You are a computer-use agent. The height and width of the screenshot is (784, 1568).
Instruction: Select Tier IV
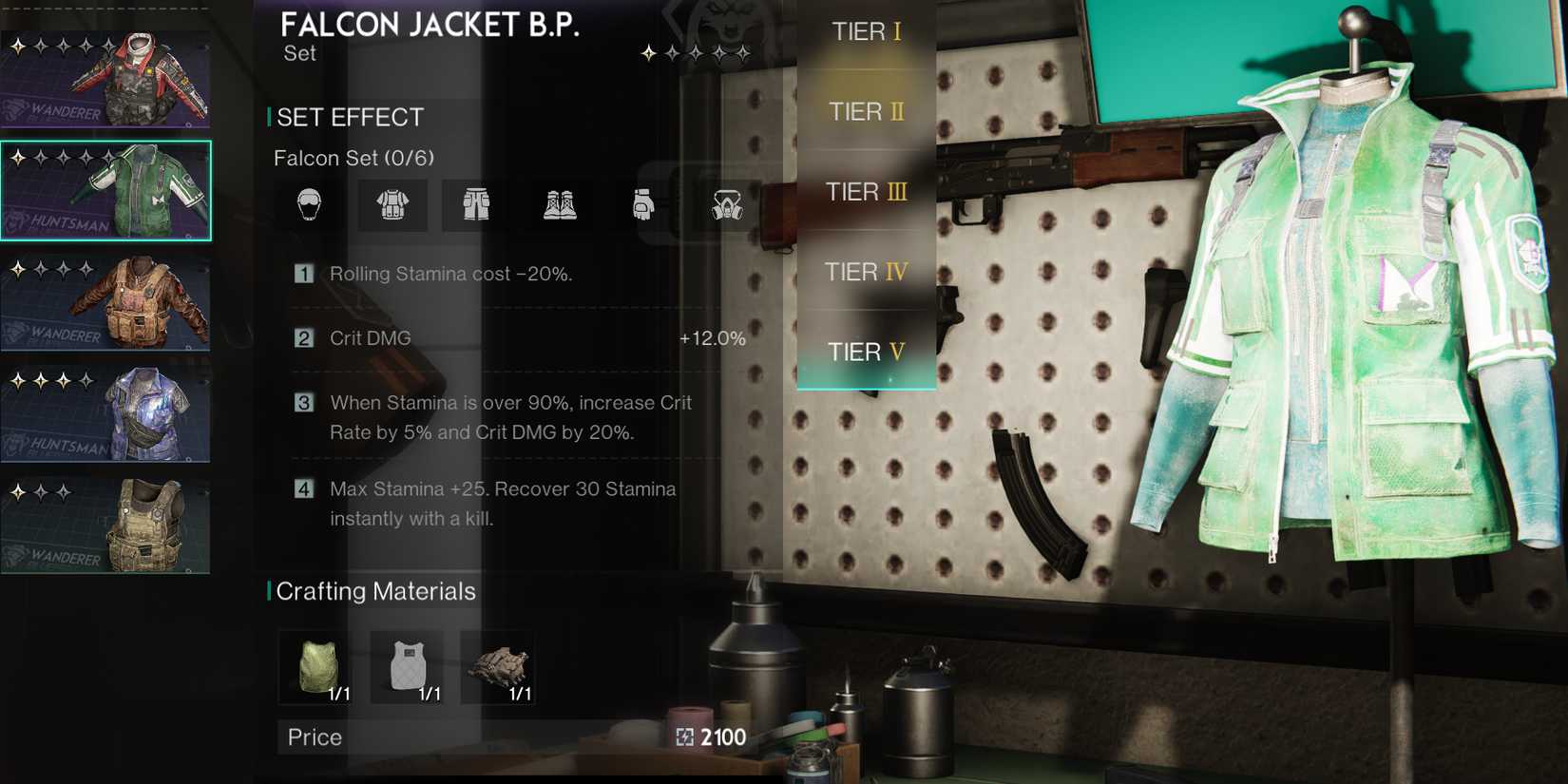coord(866,273)
